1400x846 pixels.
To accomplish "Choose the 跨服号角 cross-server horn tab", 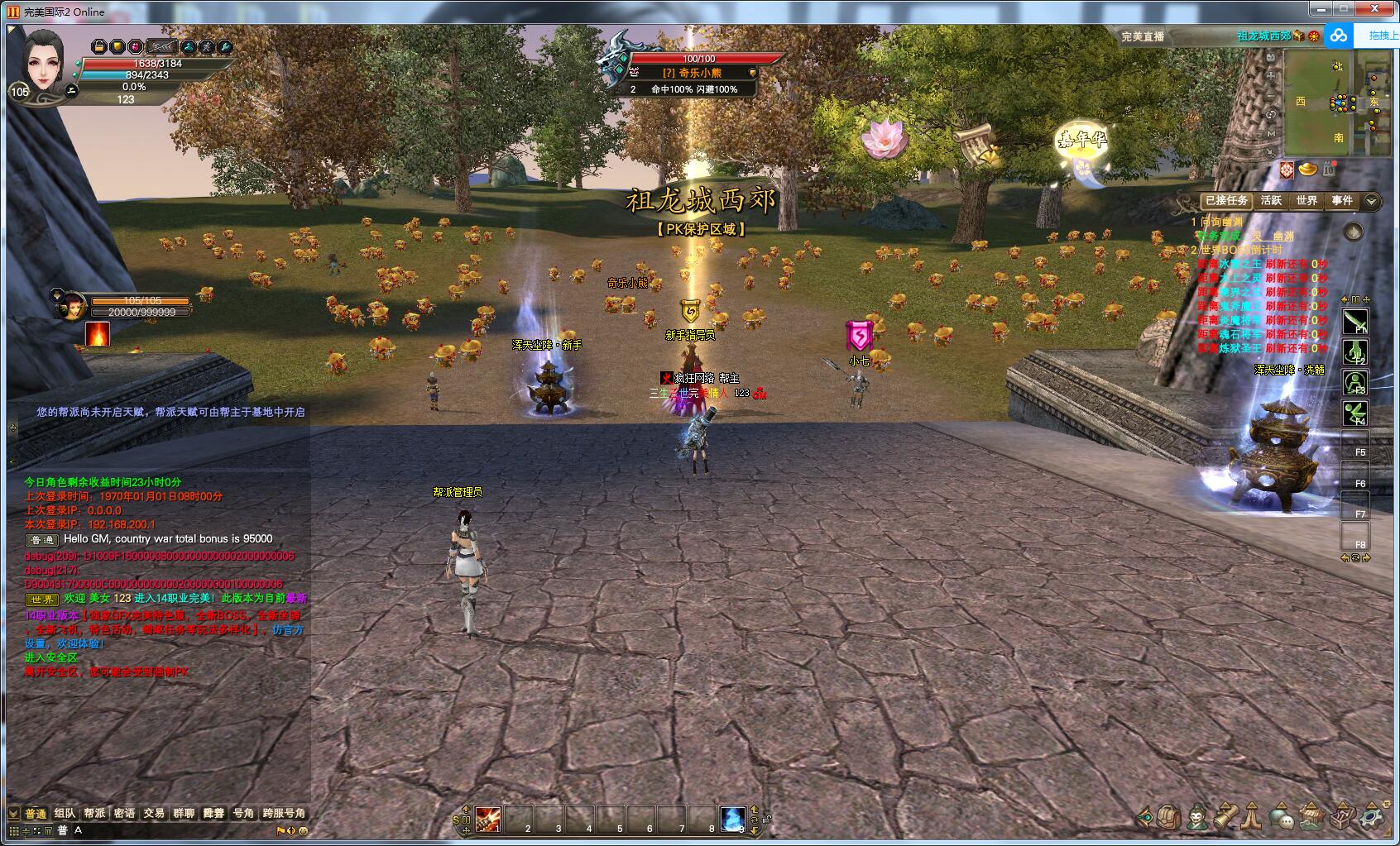I will 284,813.
